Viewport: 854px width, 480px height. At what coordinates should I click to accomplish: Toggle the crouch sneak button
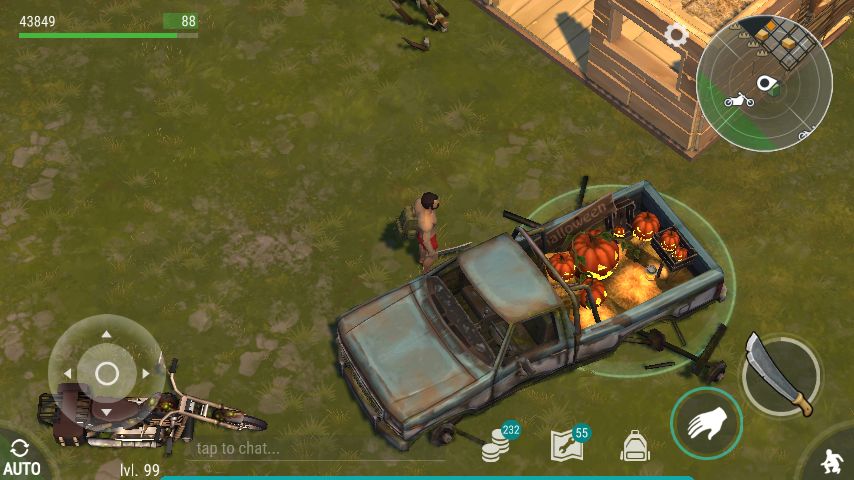click(830, 461)
